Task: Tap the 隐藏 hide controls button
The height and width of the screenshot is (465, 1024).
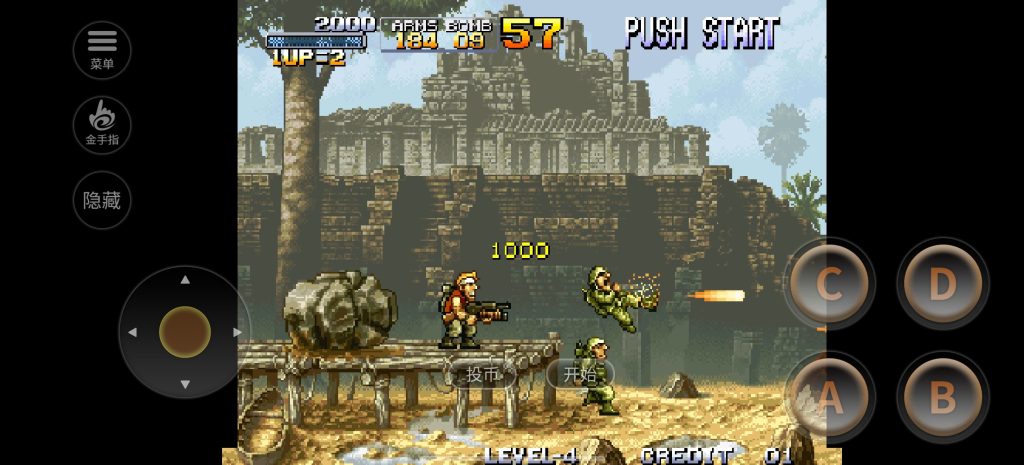Action: [102, 200]
